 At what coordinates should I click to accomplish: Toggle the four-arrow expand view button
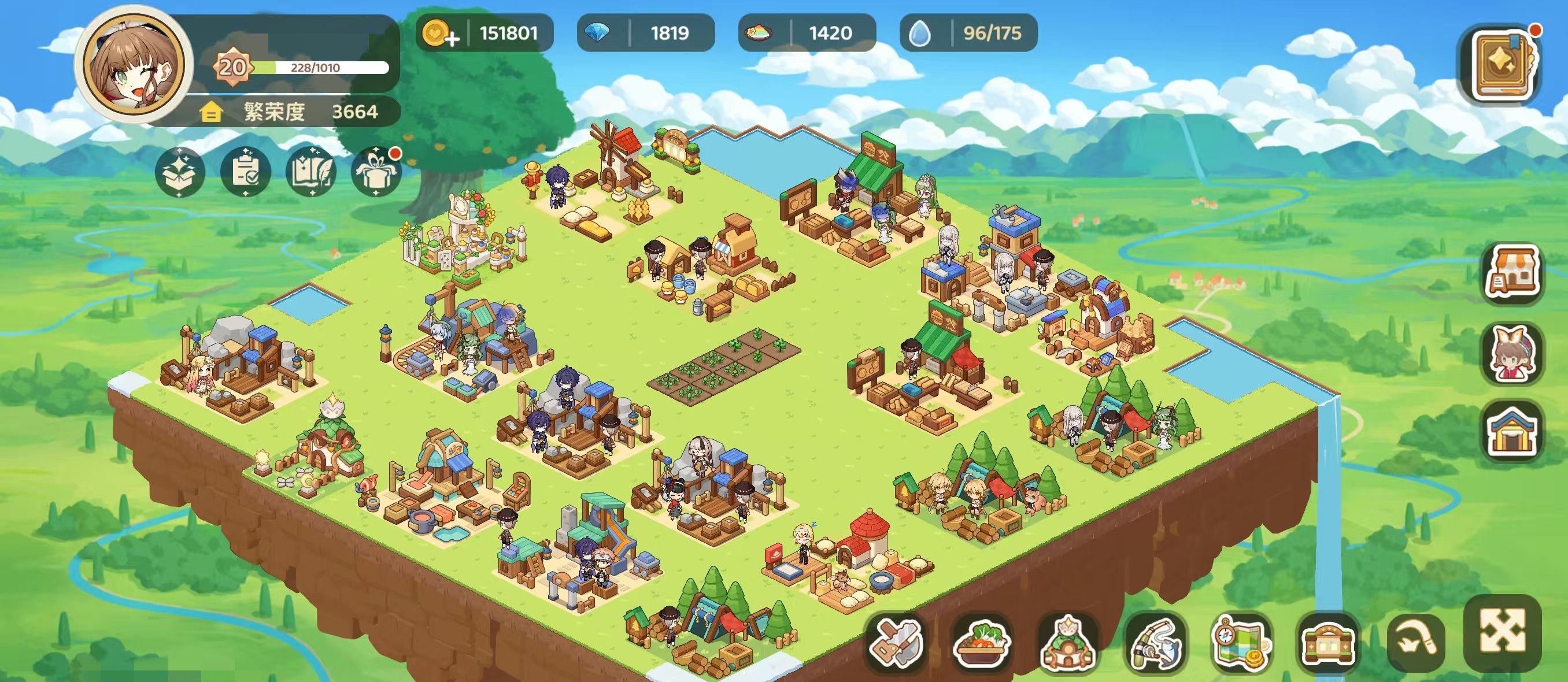[x=1502, y=633]
